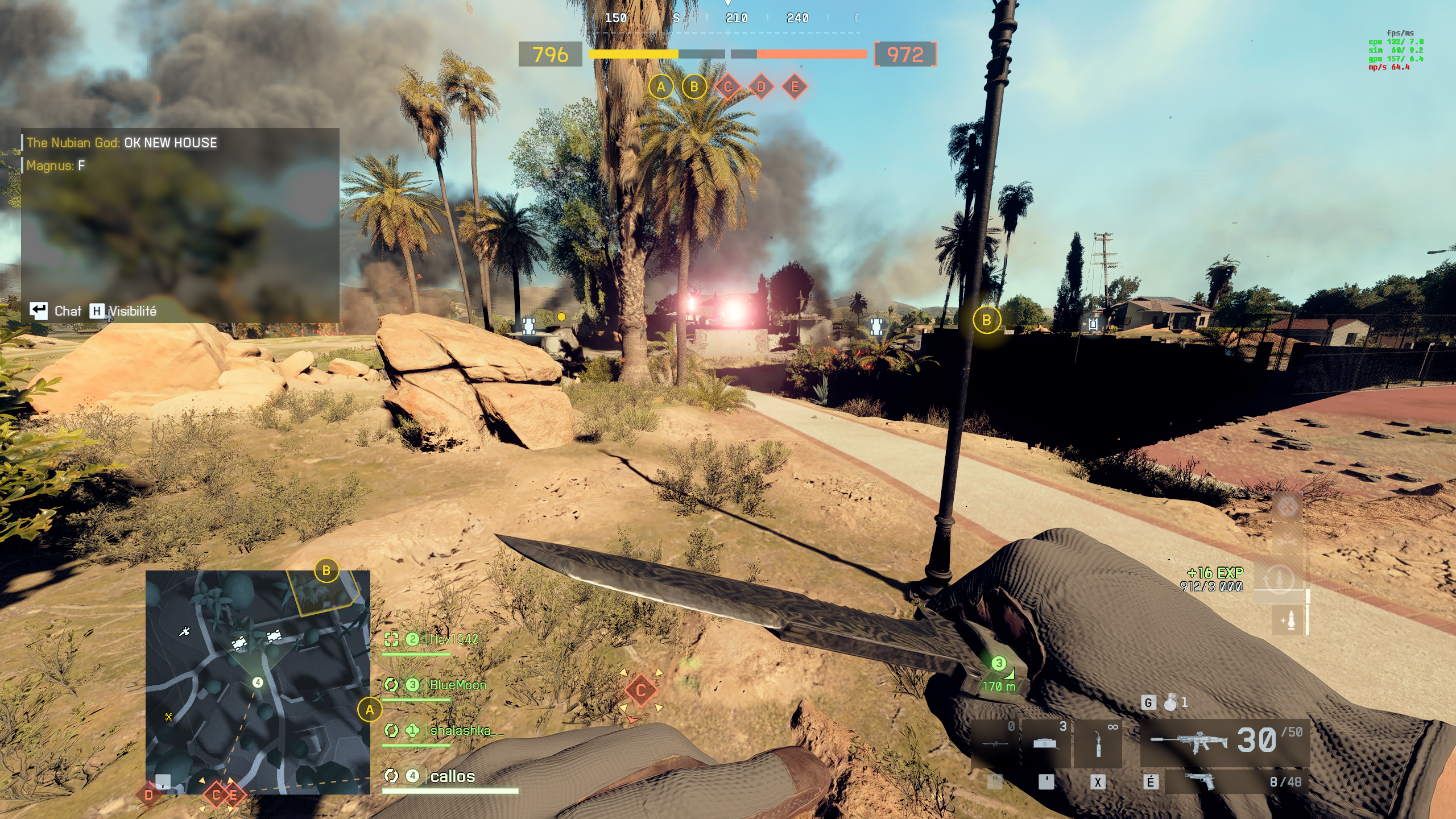
Task: Select squad member BlueMoon
Action: pos(458,685)
